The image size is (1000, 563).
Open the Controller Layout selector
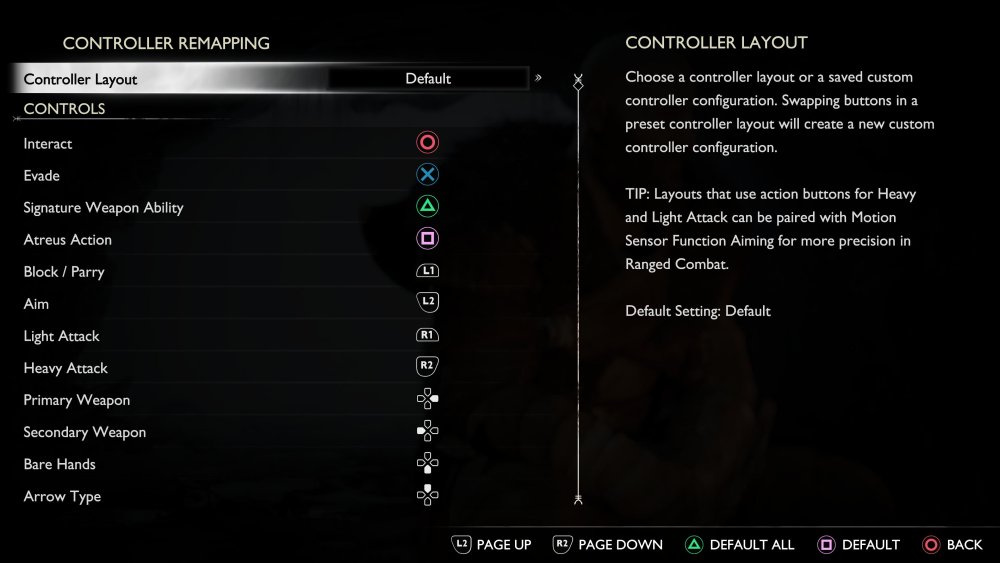tap(428, 79)
